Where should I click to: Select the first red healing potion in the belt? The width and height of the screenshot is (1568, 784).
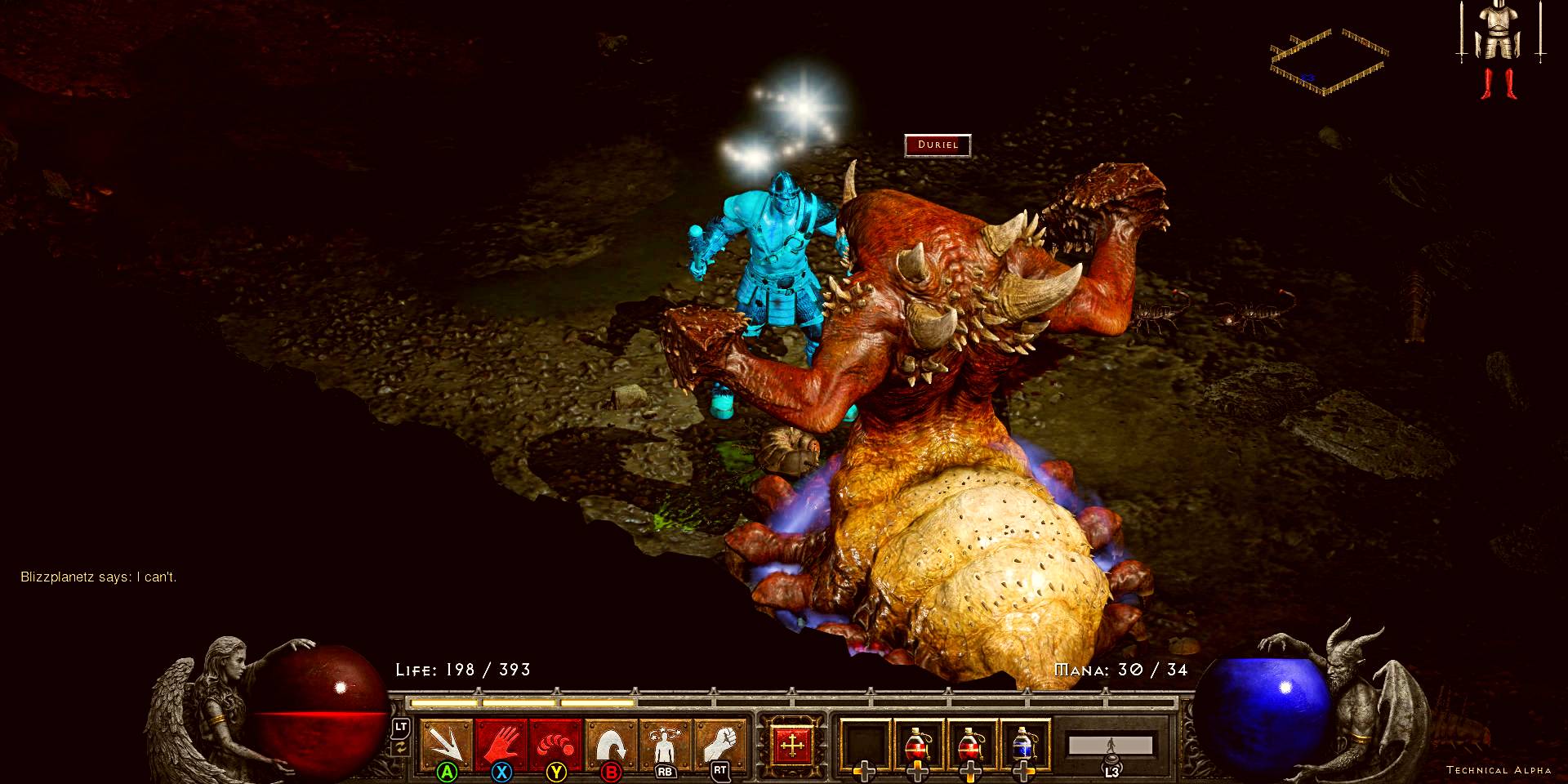point(917,743)
